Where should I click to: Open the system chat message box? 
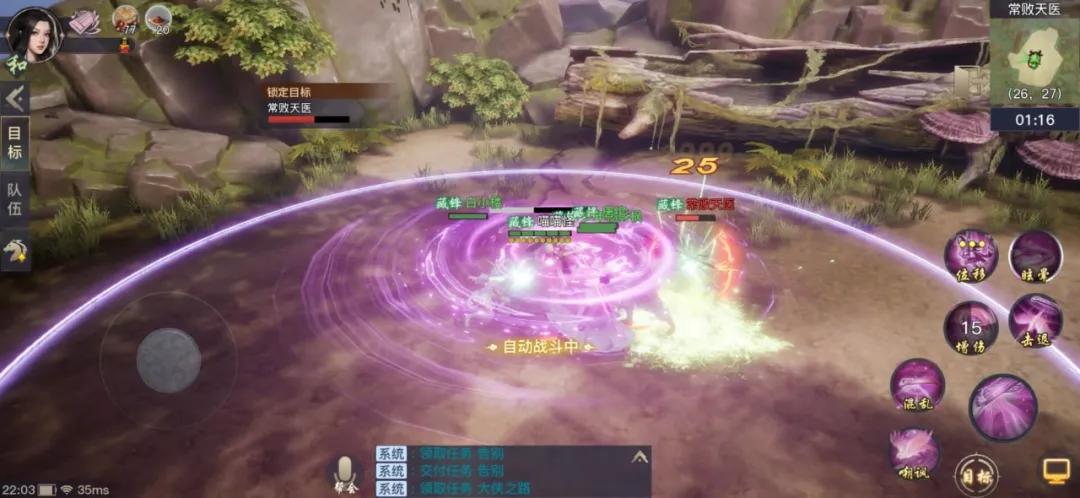pos(500,470)
